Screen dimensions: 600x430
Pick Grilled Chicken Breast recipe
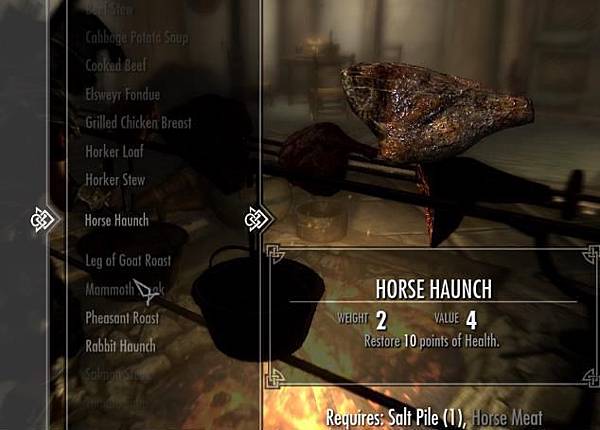138,123
